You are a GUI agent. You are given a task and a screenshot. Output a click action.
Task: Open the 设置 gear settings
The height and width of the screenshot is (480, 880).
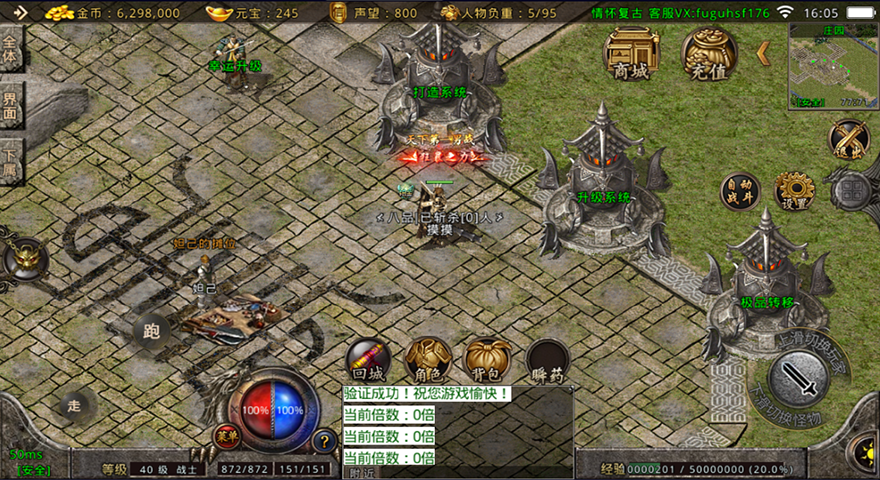point(795,190)
